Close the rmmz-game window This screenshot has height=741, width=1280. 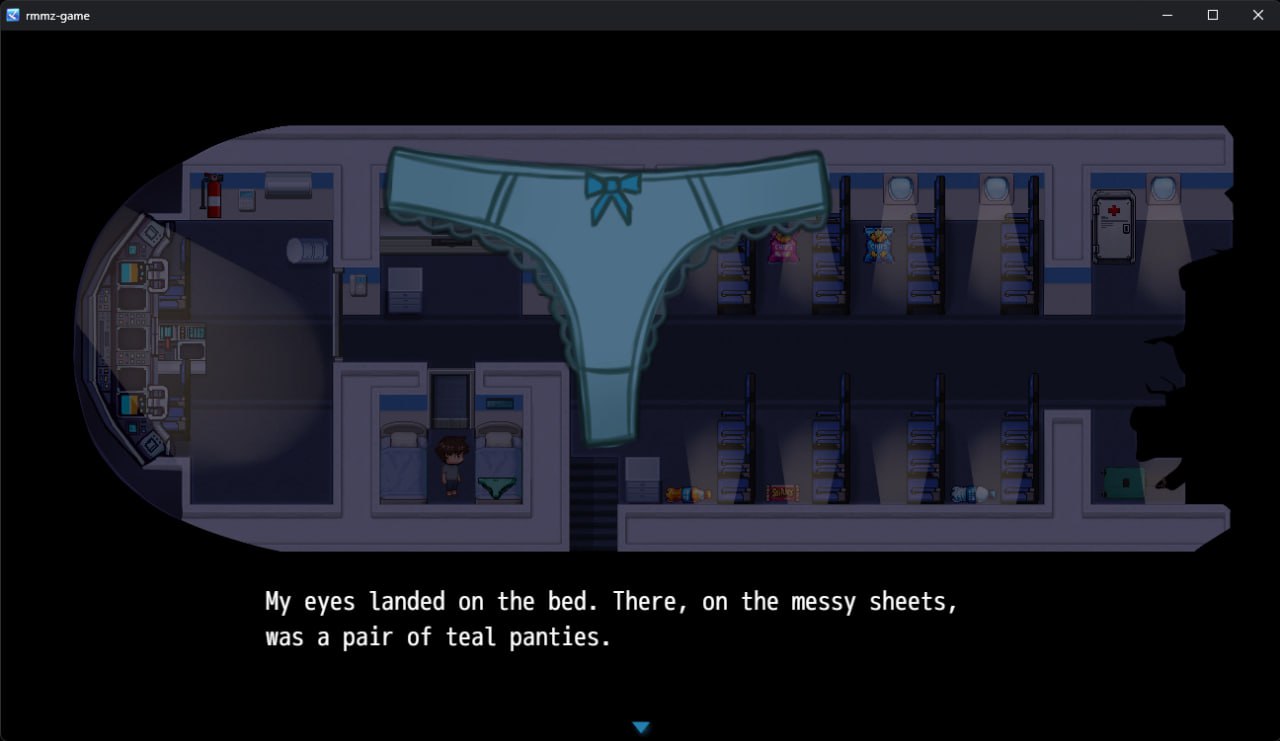click(1258, 15)
